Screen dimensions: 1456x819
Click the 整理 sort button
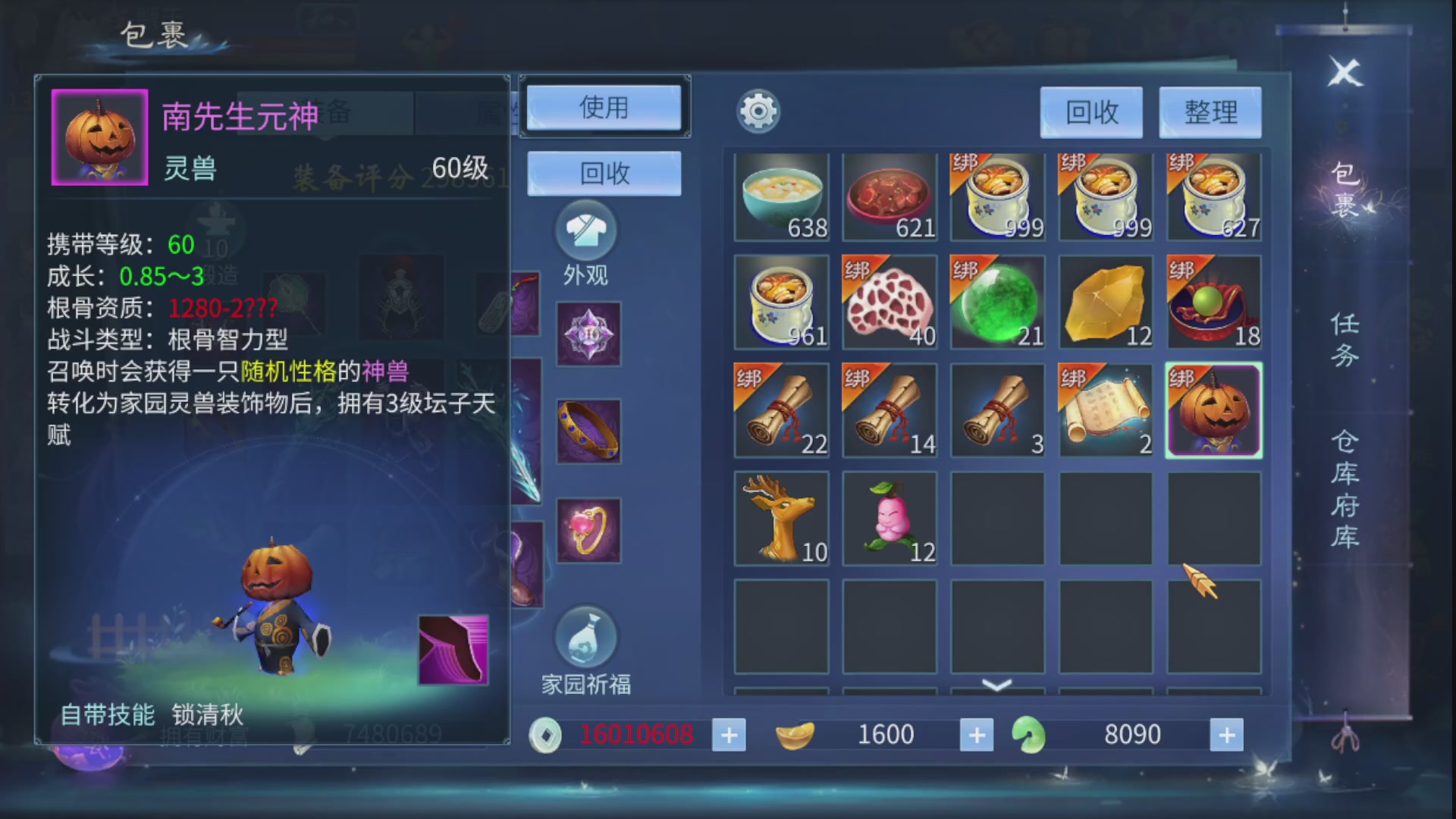[x=1210, y=112]
